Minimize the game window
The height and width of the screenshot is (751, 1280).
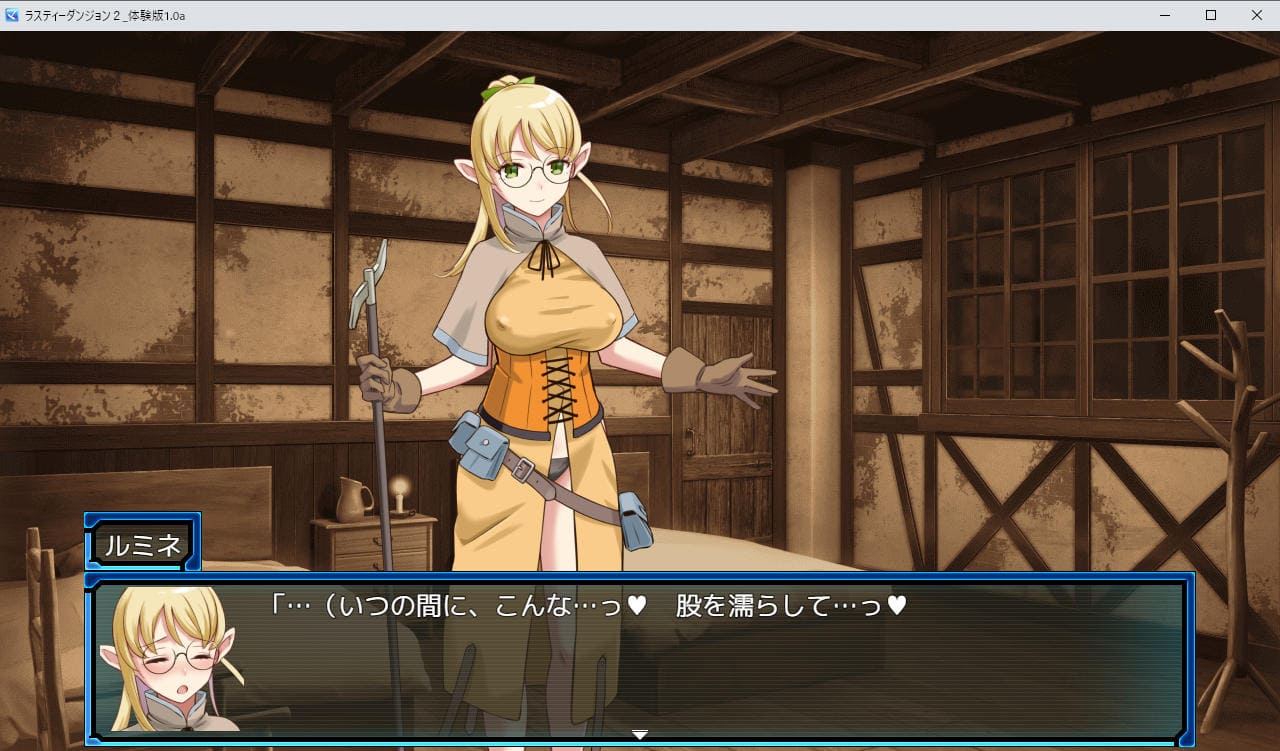point(1165,15)
